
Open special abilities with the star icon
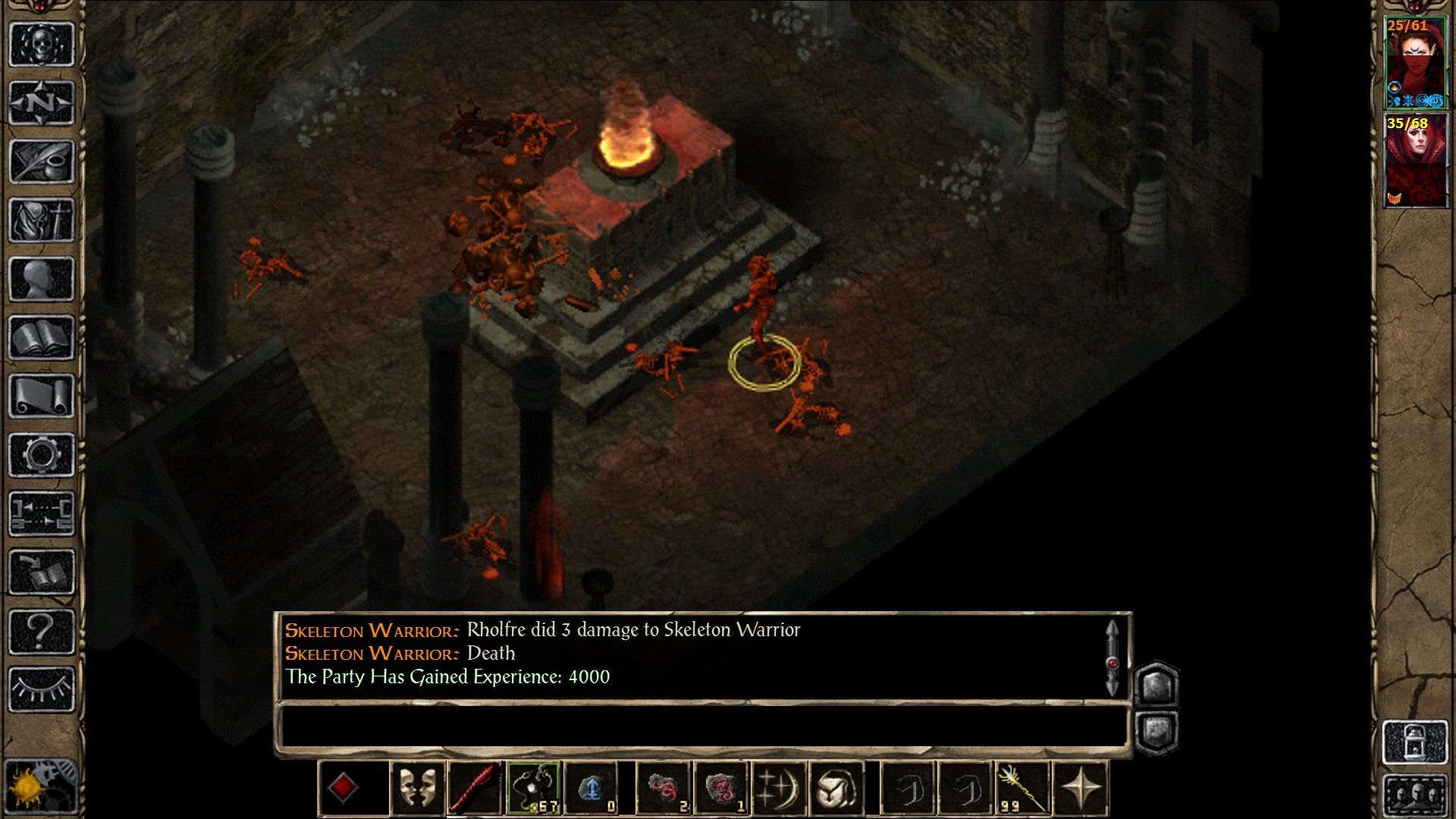pos(1081,789)
